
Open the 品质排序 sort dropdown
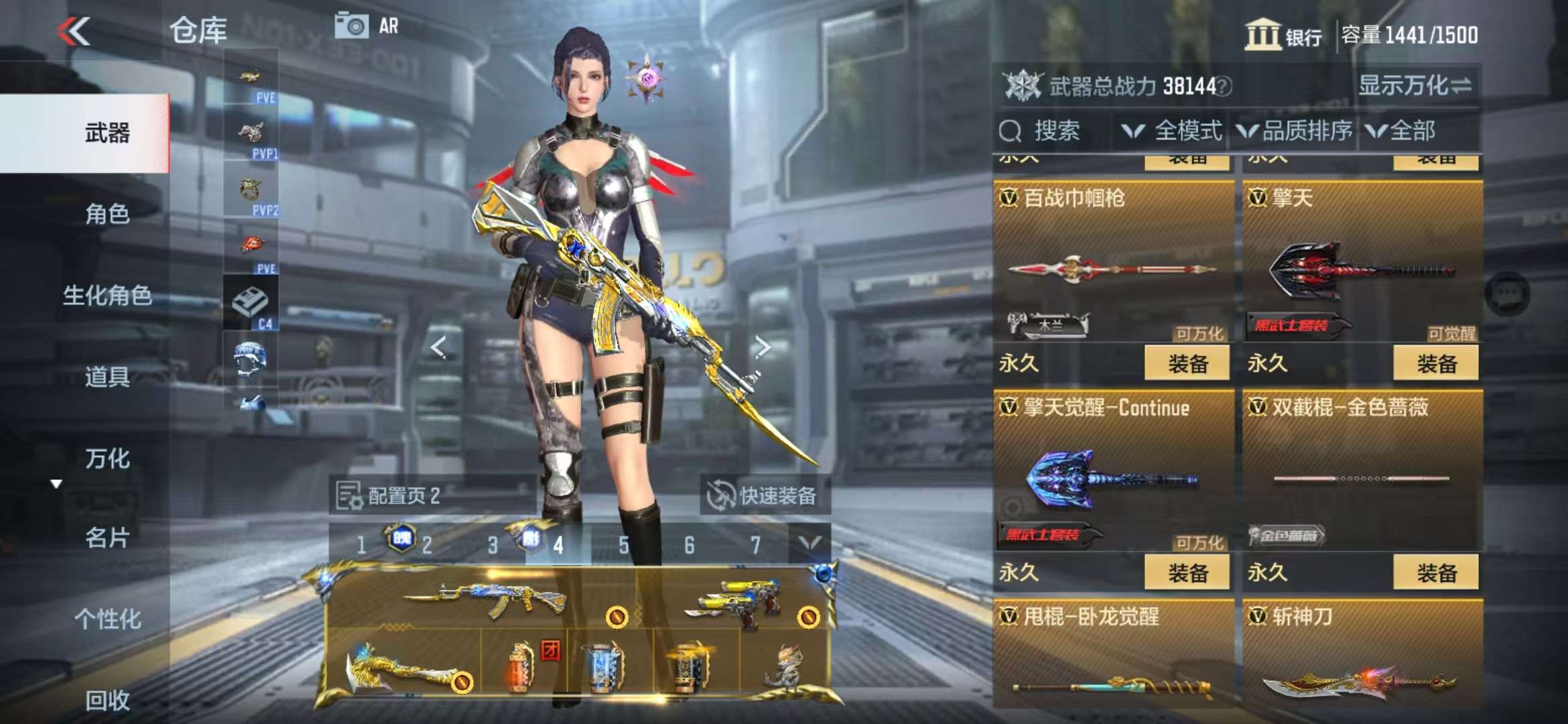tap(1295, 131)
